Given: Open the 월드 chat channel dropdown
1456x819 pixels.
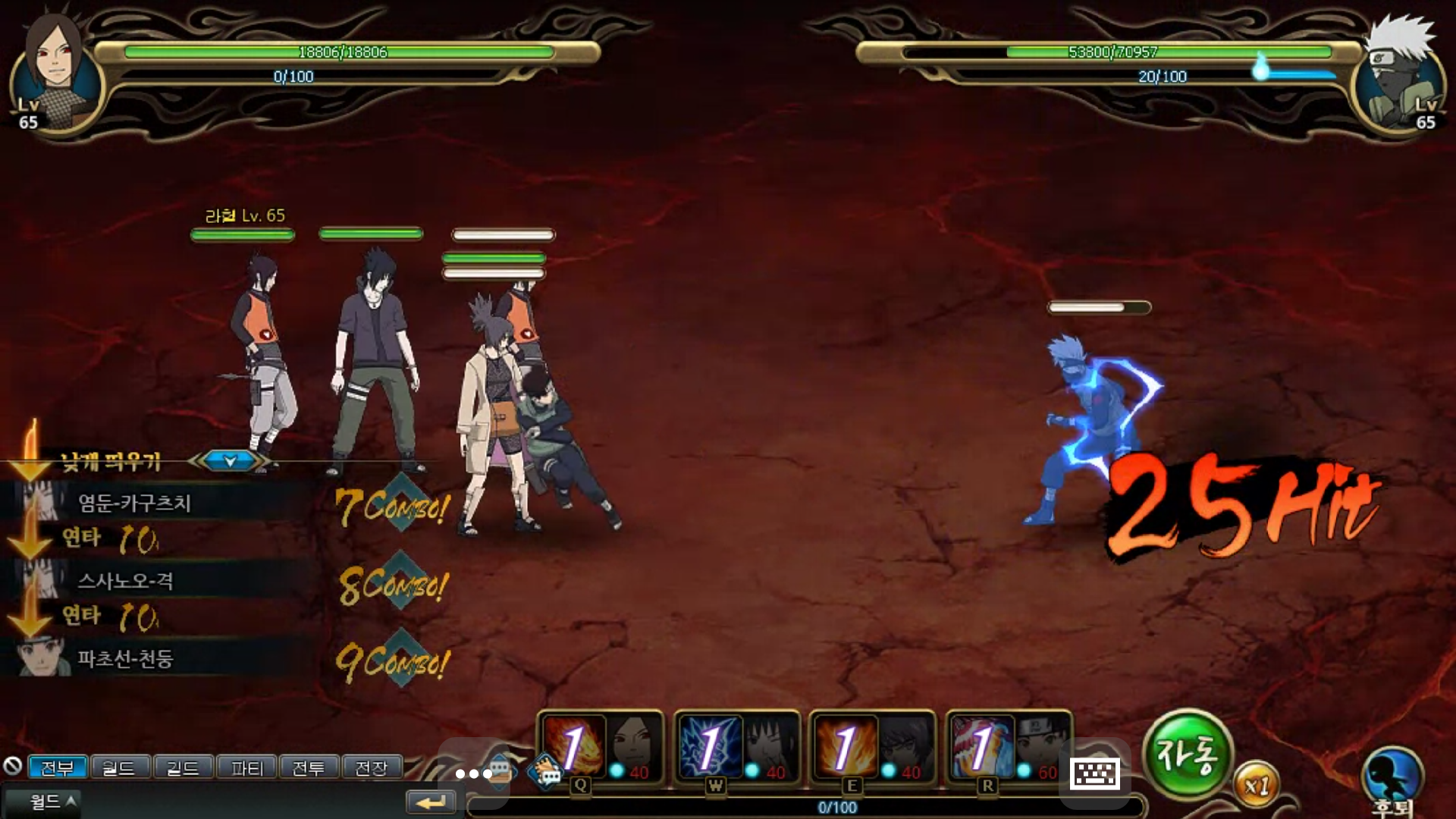Looking at the screenshot, I should (x=52, y=802).
